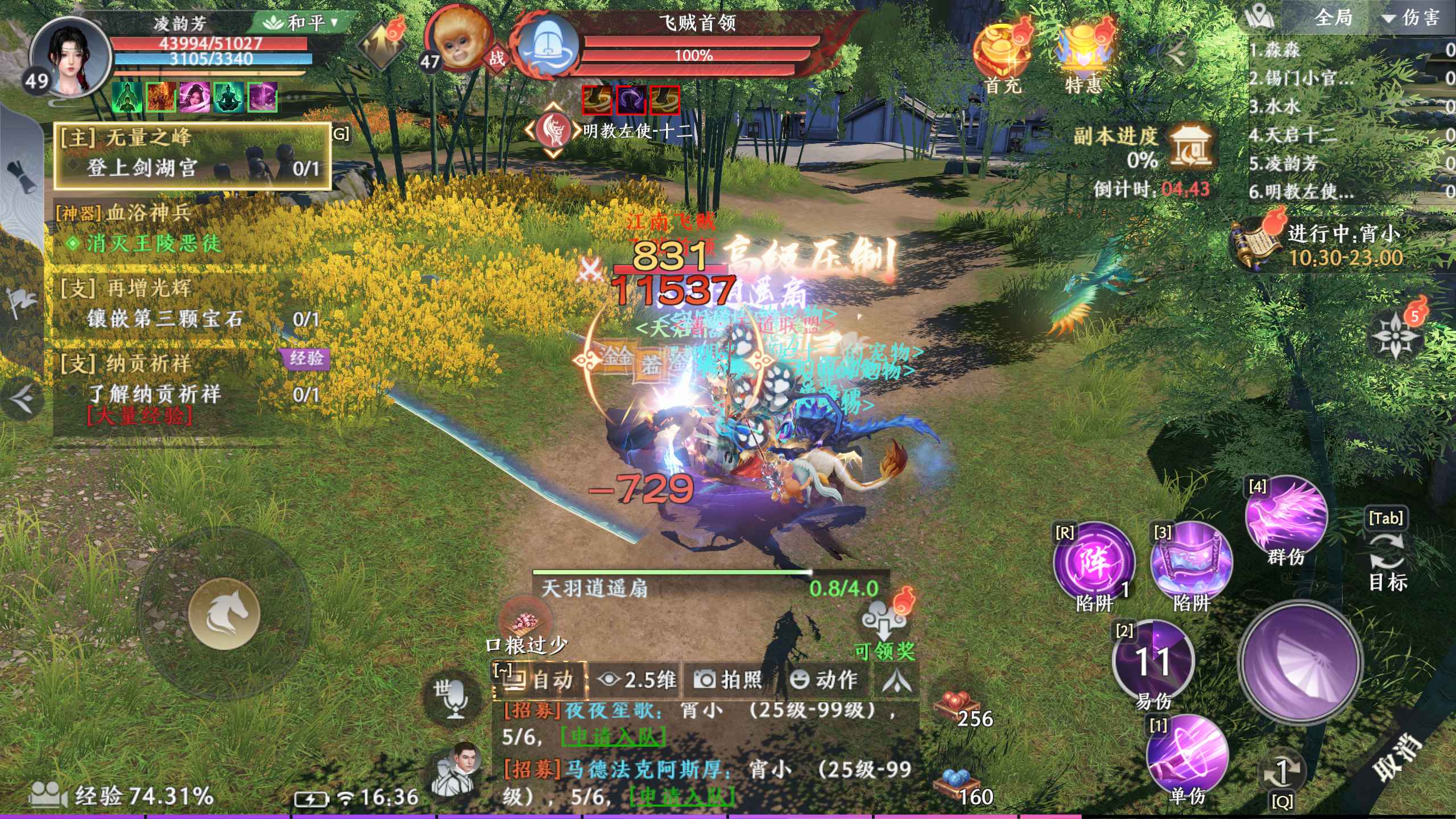The width and height of the screenshot is (1456, 819).
Task: Claim the 可领奖 reward icon
Action: [884, 626]
